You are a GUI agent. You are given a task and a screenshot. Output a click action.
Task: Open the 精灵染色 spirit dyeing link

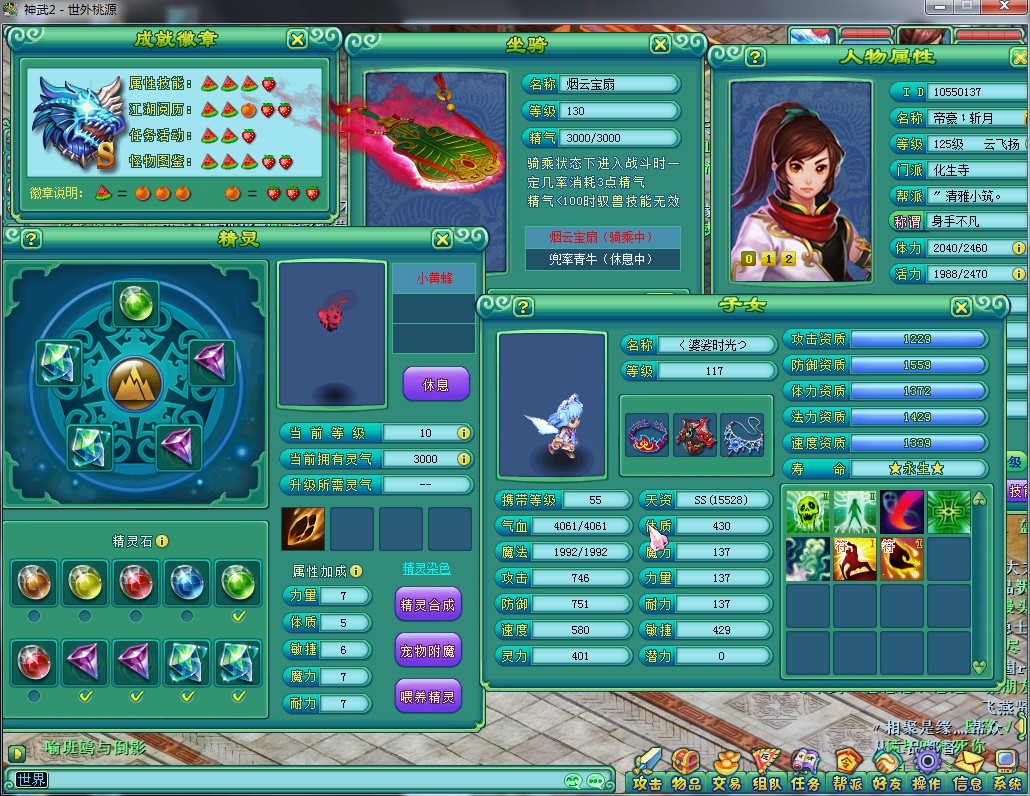426,568
